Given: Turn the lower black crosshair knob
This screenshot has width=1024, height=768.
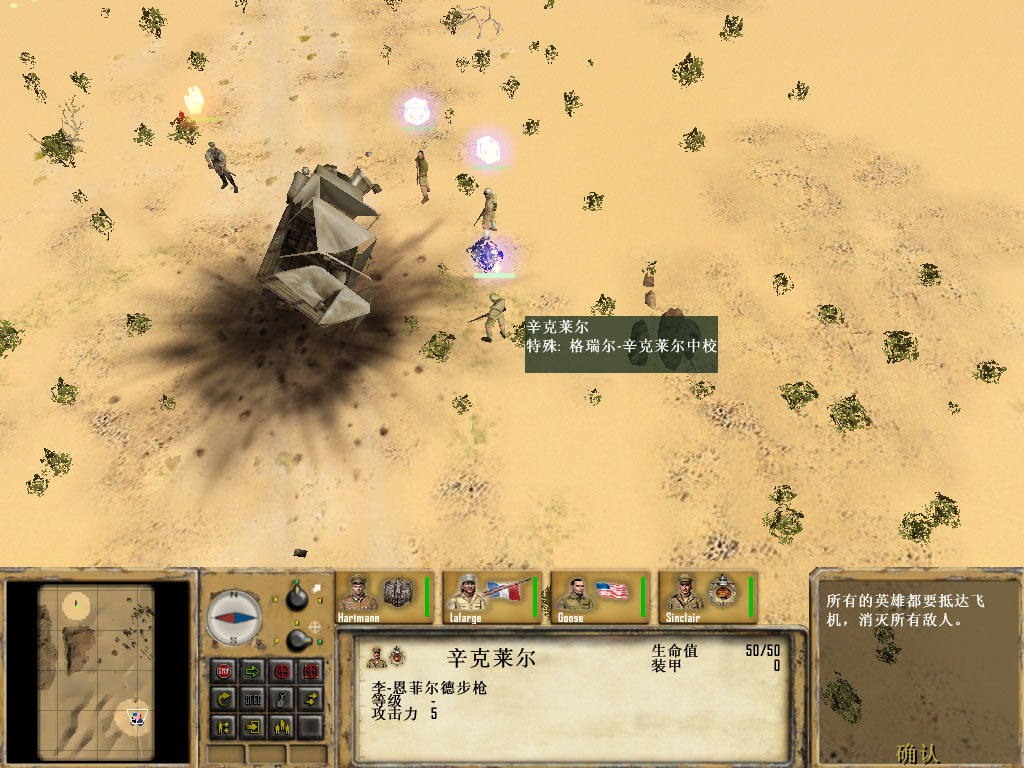Looking at the screenshot, I should pyautogui.click(x=296, y=638).
